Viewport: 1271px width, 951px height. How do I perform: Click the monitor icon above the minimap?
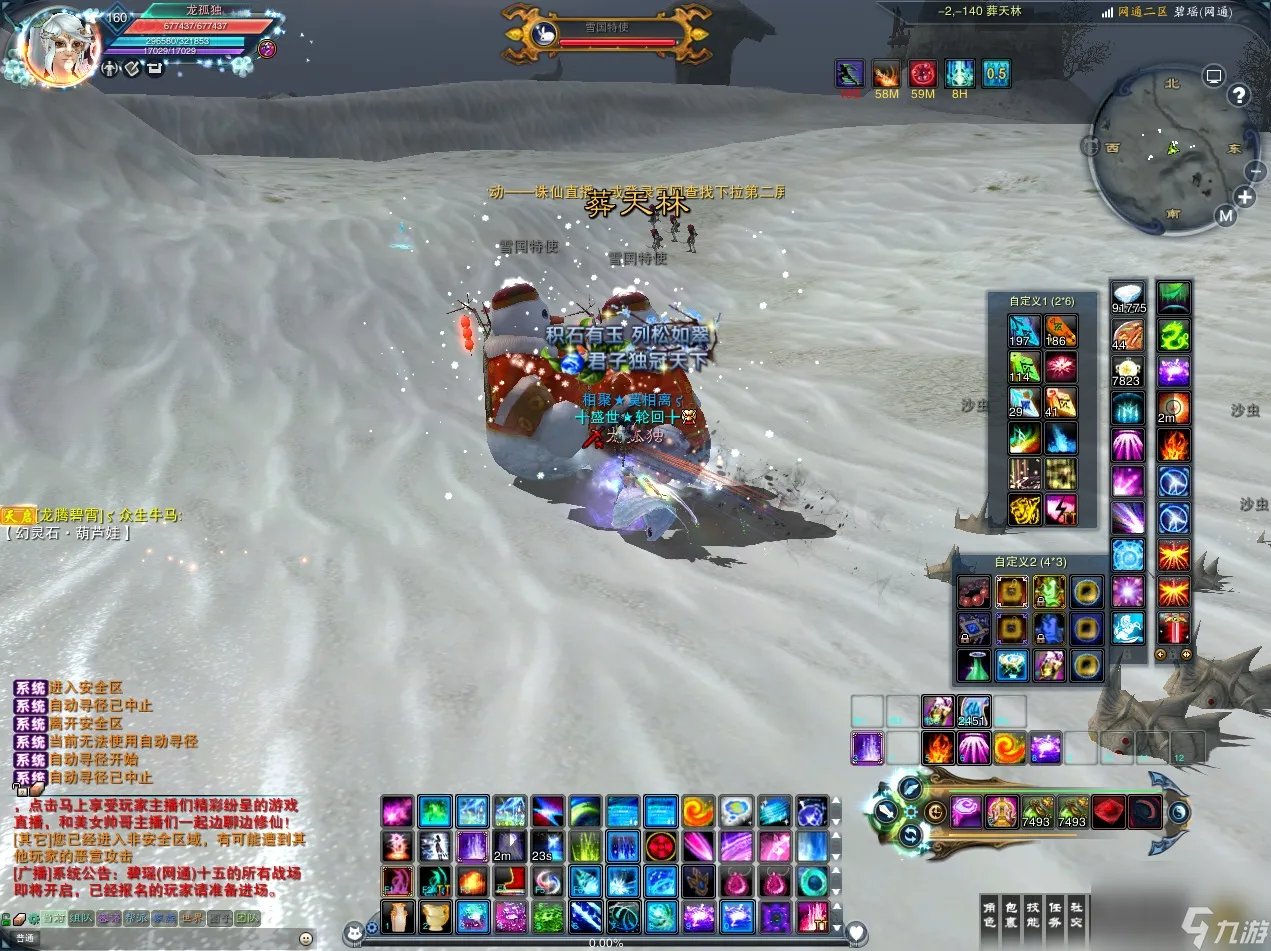(1213, 75)
